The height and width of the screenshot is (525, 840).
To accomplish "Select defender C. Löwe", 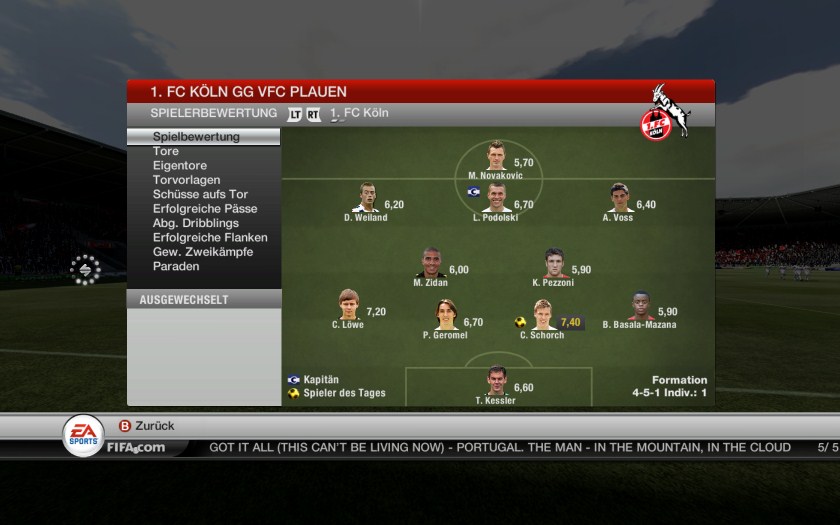I will (x=347, y=305).
